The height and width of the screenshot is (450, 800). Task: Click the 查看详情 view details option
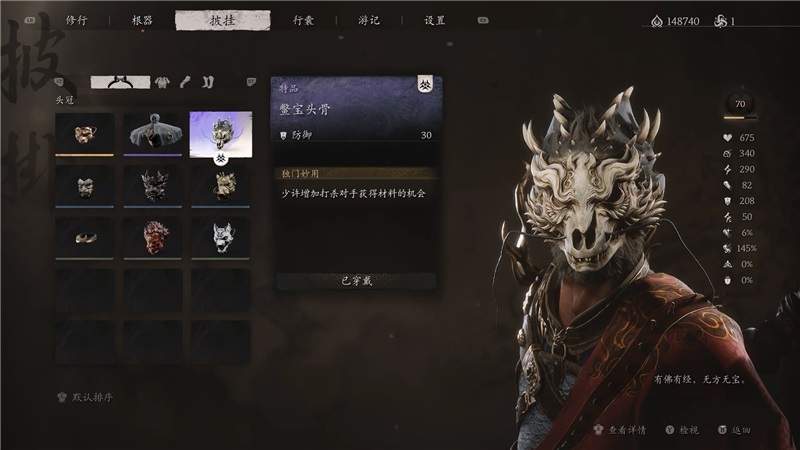pyautogui.click(x=622, y=430)
